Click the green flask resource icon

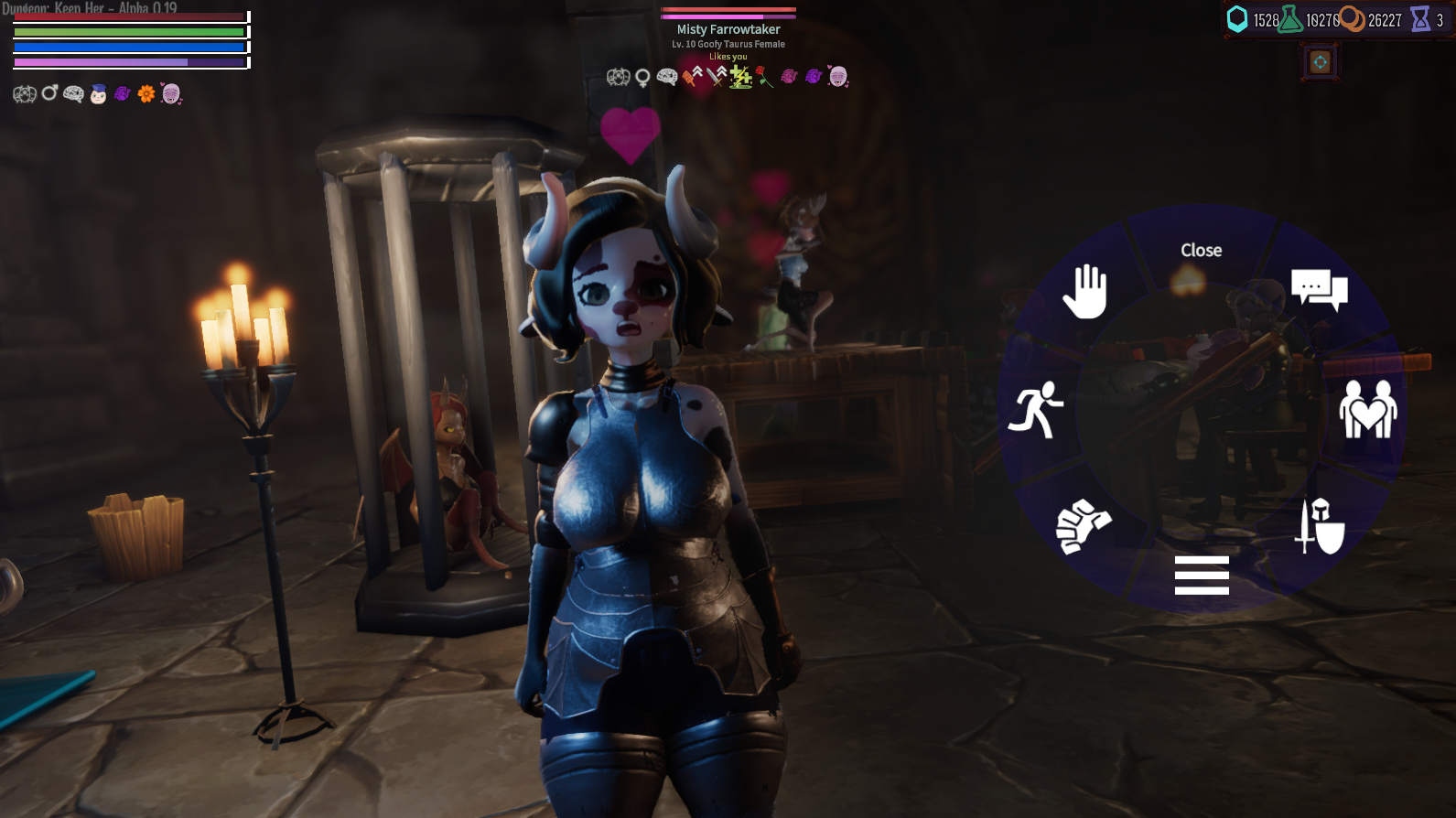pyautogui.click(x=1289, y=16)
